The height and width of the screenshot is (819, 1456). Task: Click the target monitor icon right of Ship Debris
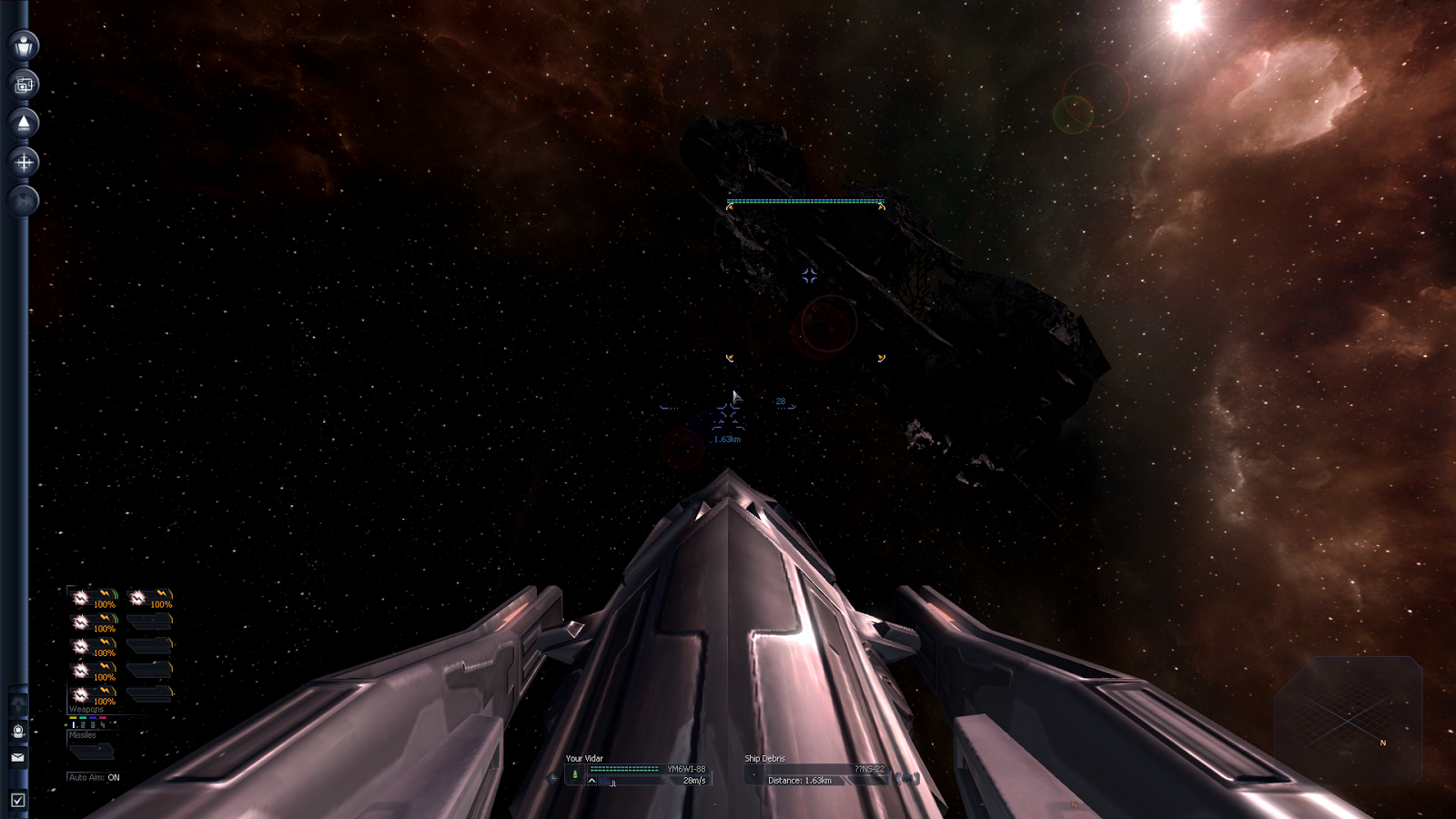(907, 778)
